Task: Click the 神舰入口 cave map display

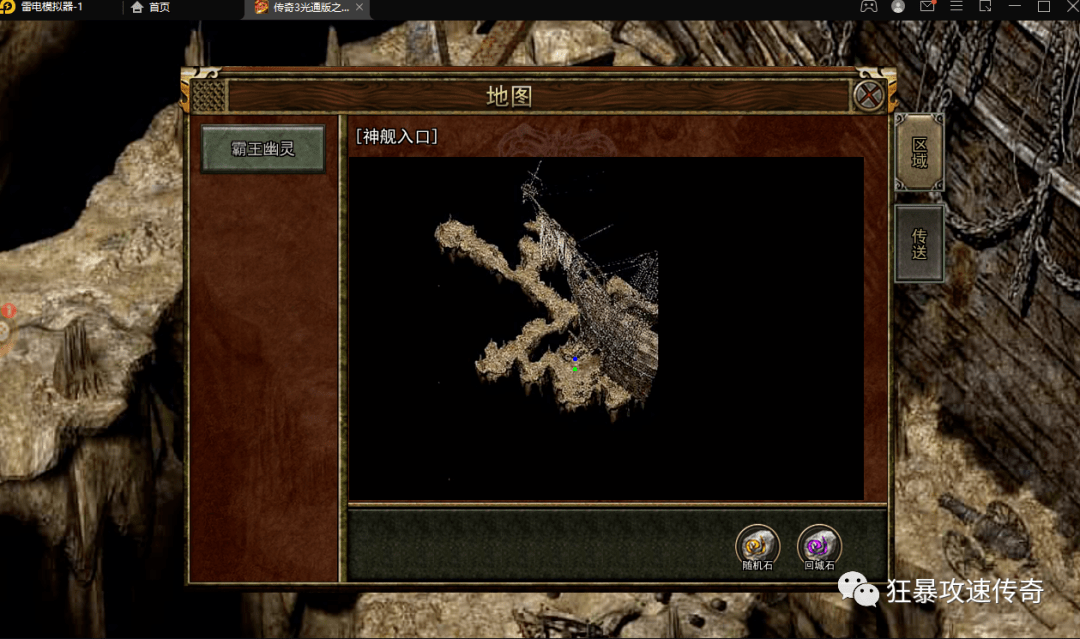Action: [605, 327]
